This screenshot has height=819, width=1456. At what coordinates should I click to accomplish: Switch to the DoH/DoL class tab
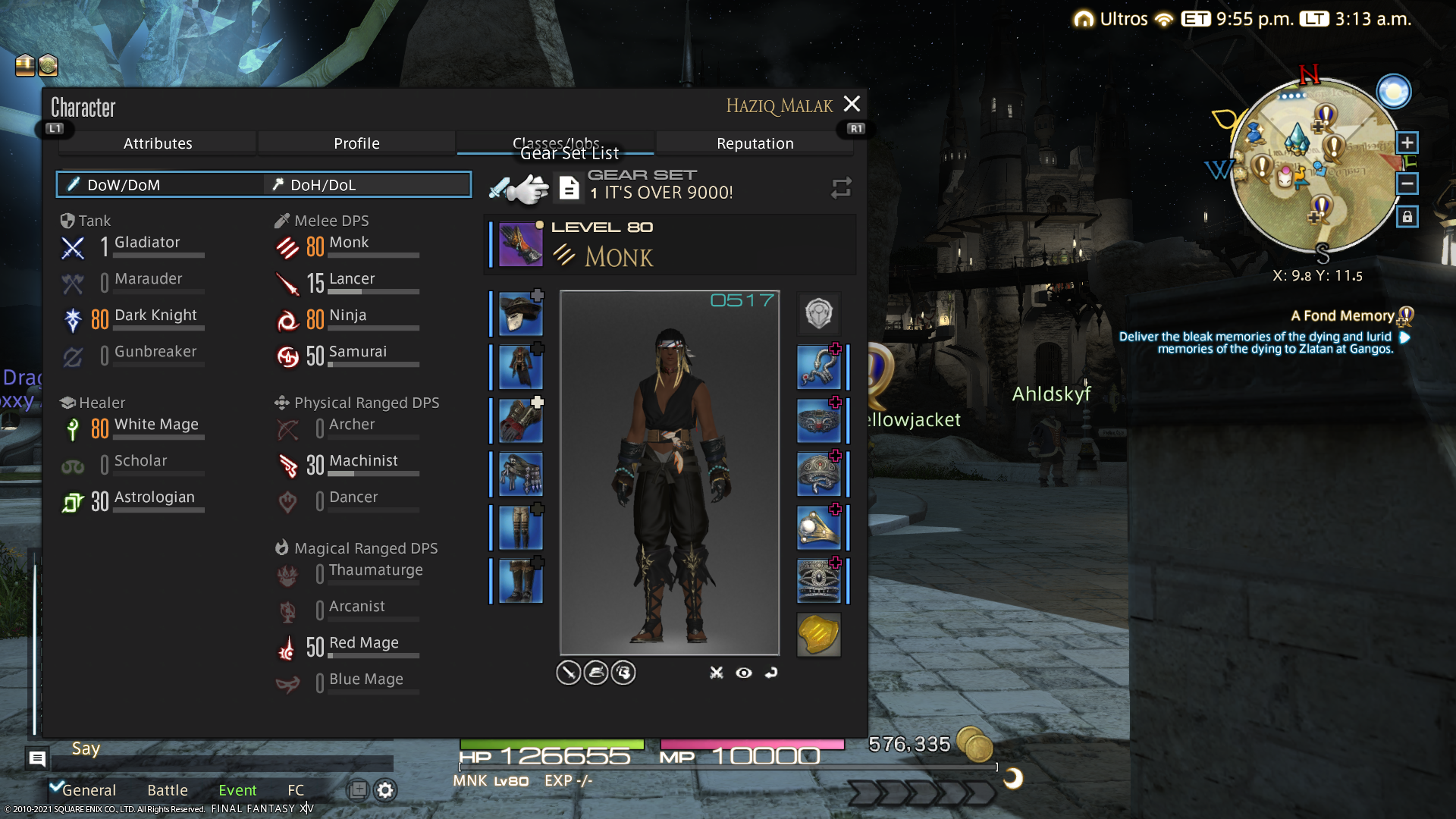point(367,184)
